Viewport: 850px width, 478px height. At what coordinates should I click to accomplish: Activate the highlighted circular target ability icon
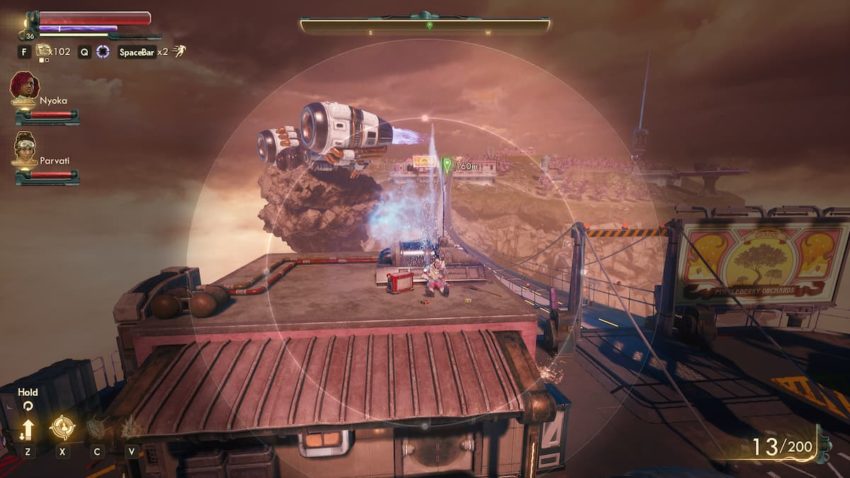pos(62,428)
